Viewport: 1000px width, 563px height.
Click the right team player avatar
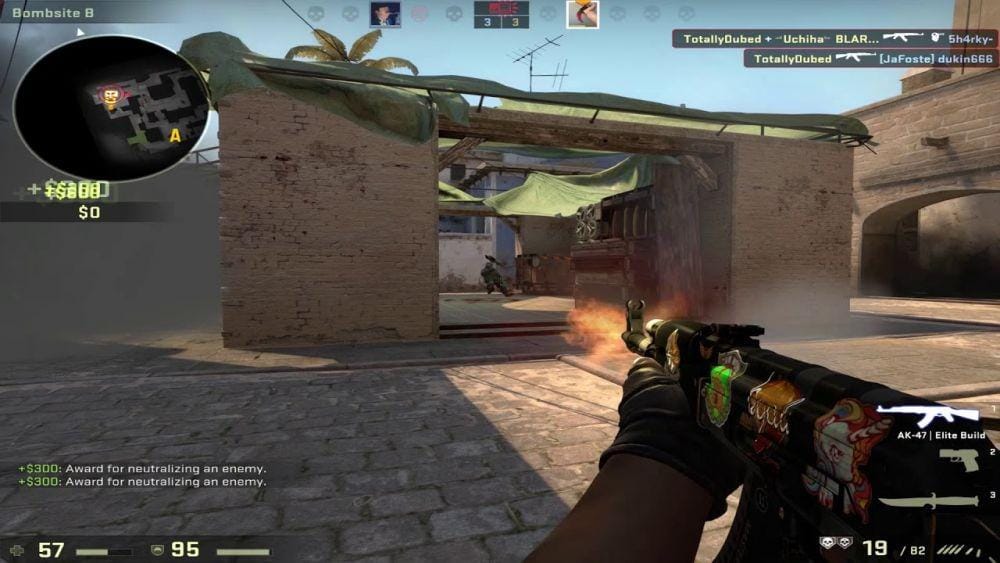point(582,14)
